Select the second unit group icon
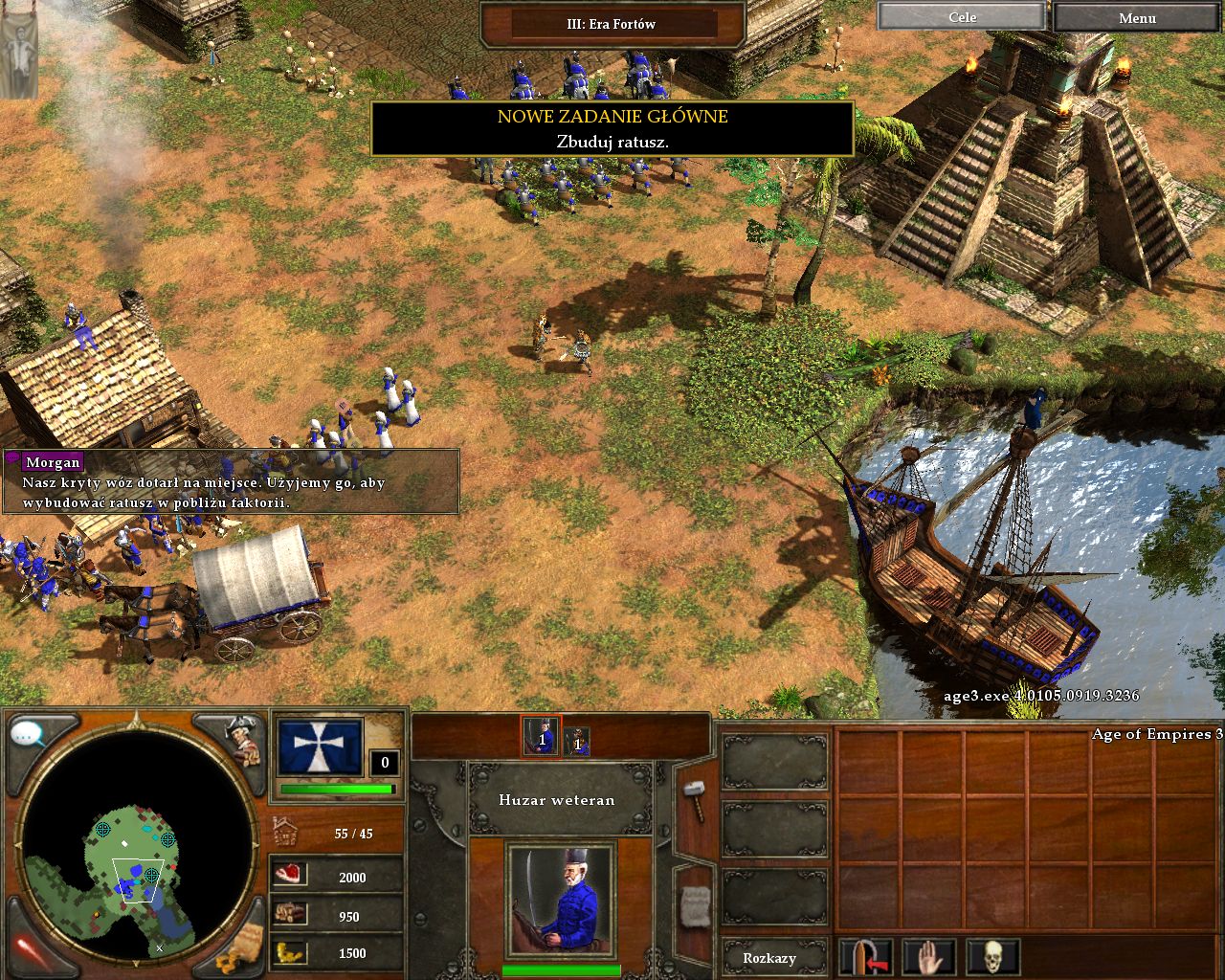 click(576, 741)
